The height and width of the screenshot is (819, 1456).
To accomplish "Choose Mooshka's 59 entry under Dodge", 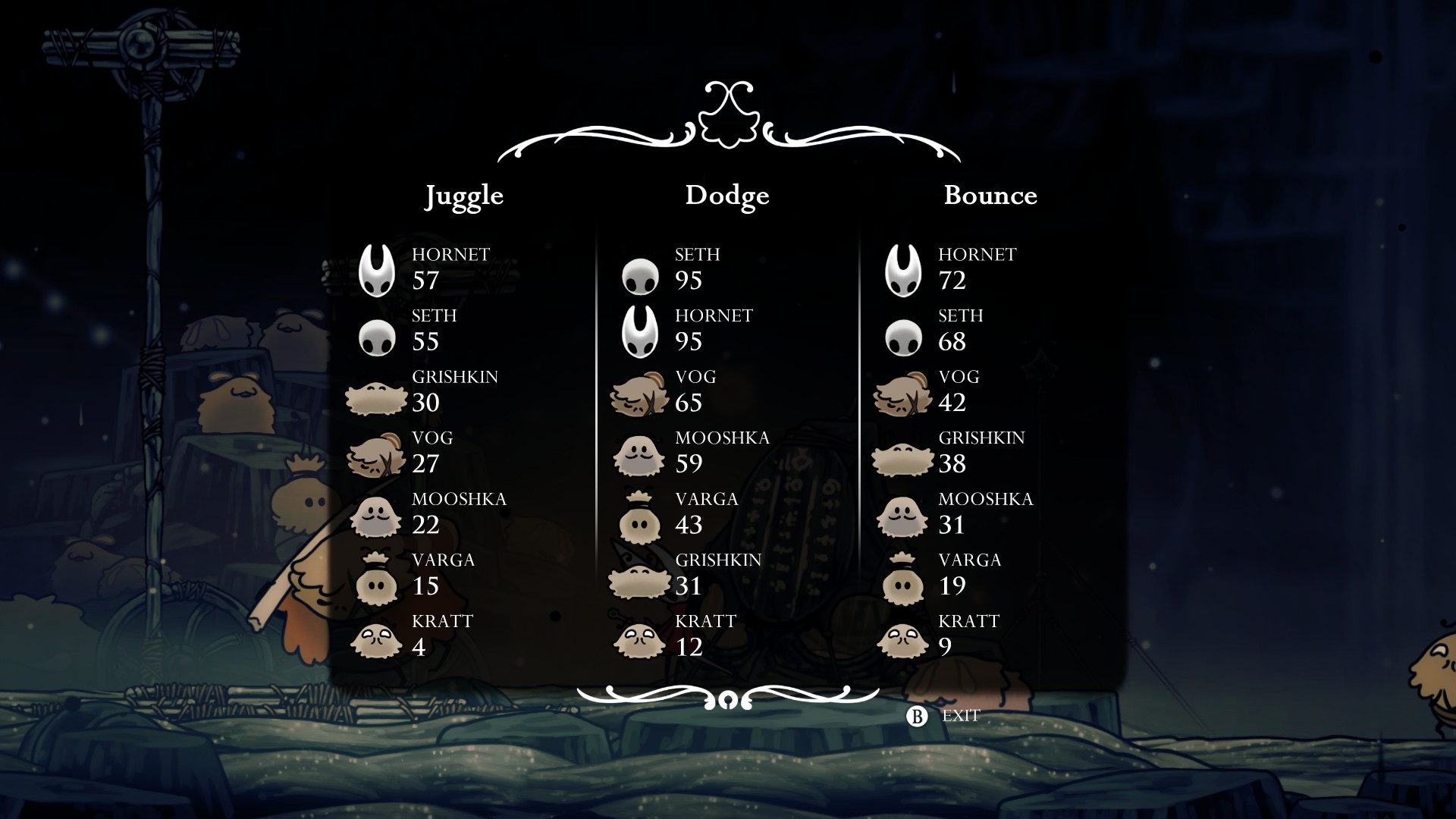I will tap(690, 452).
